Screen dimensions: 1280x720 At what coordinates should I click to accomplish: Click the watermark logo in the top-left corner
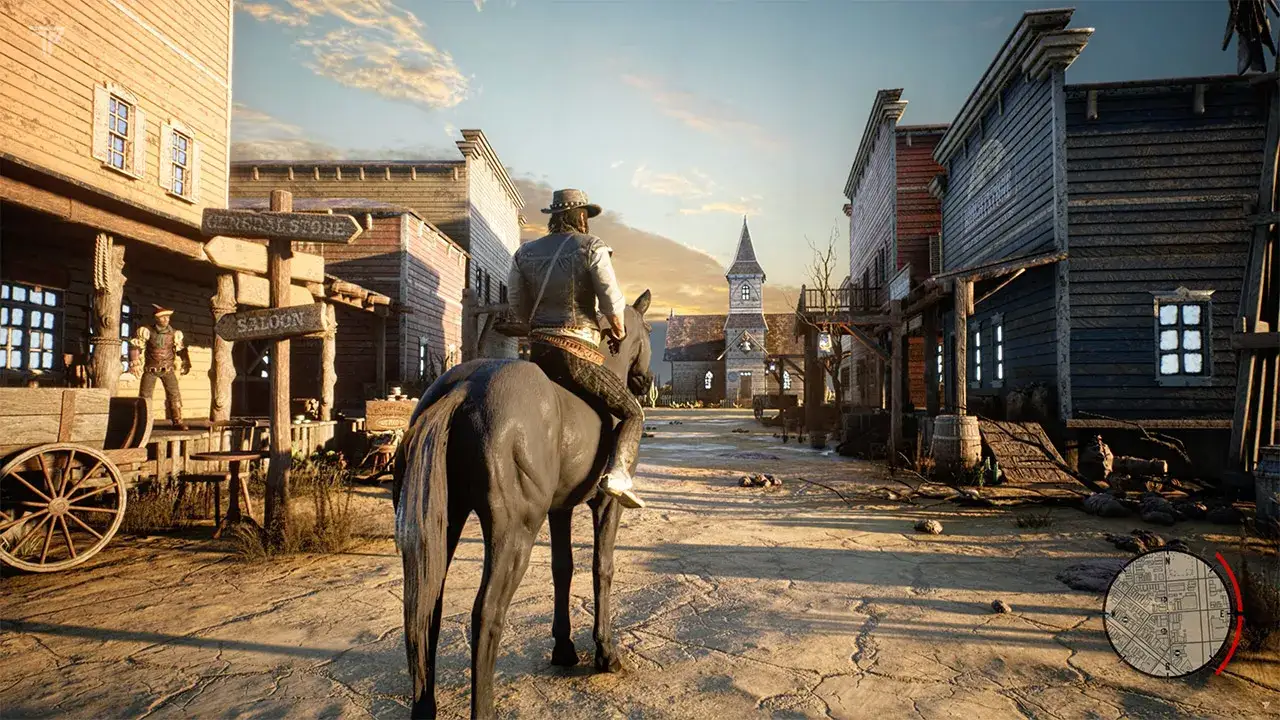coord(45,40)
